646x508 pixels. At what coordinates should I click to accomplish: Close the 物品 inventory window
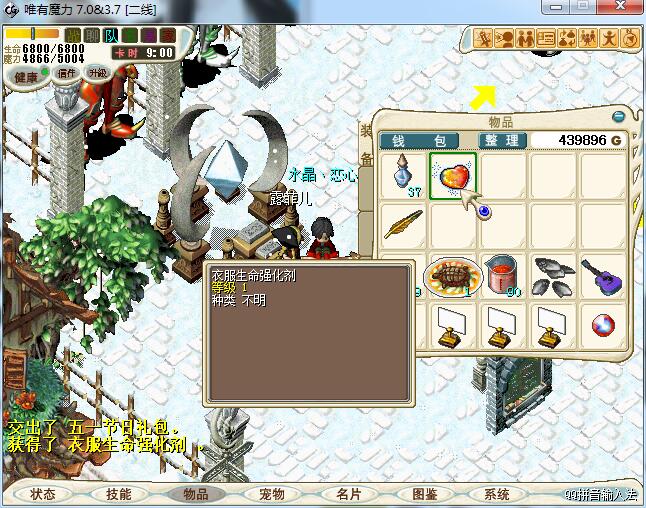pos(620,116)
